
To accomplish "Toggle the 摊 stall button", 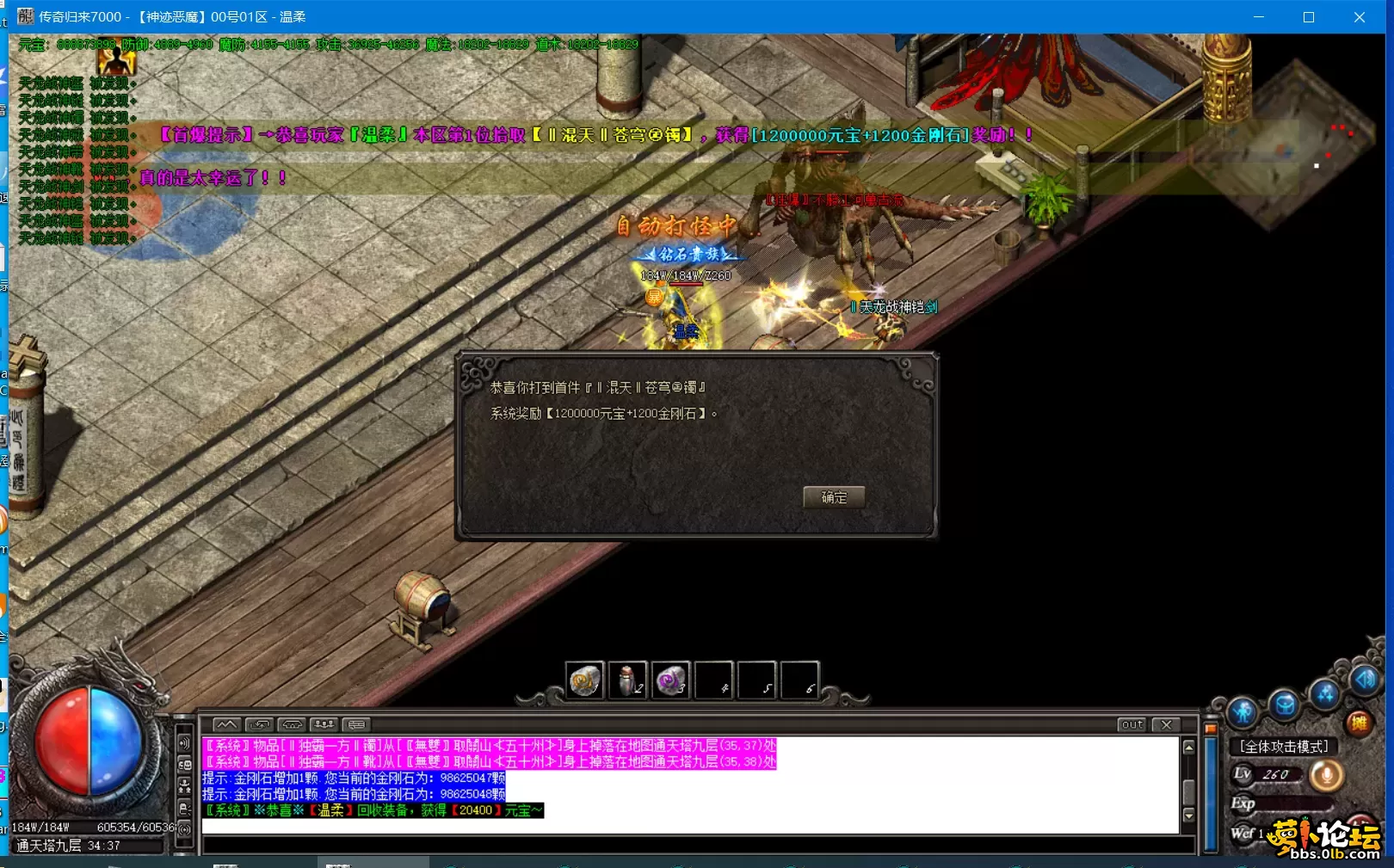I will tap(1360, 723).
